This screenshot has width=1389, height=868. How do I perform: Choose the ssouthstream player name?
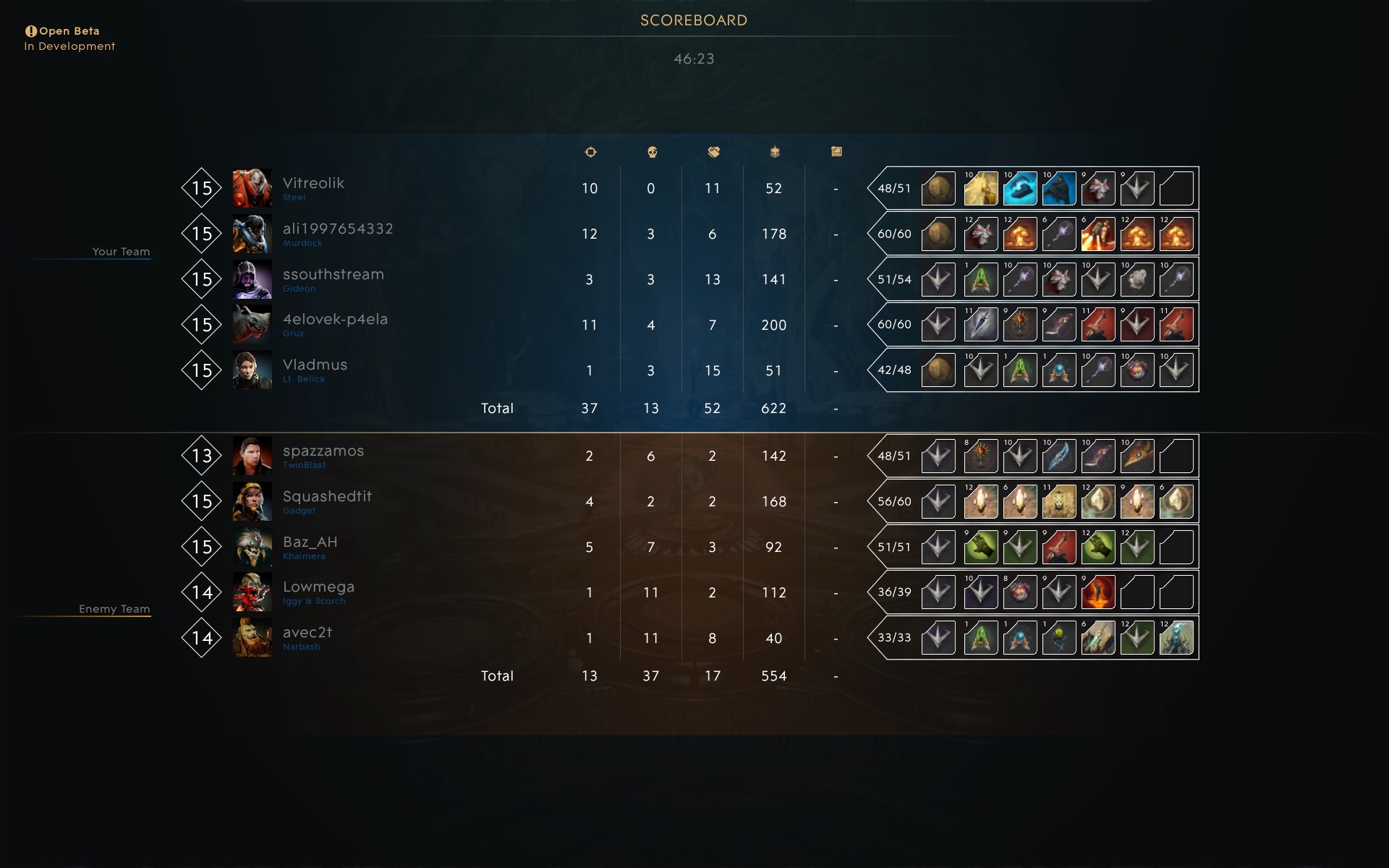point(333,275)
